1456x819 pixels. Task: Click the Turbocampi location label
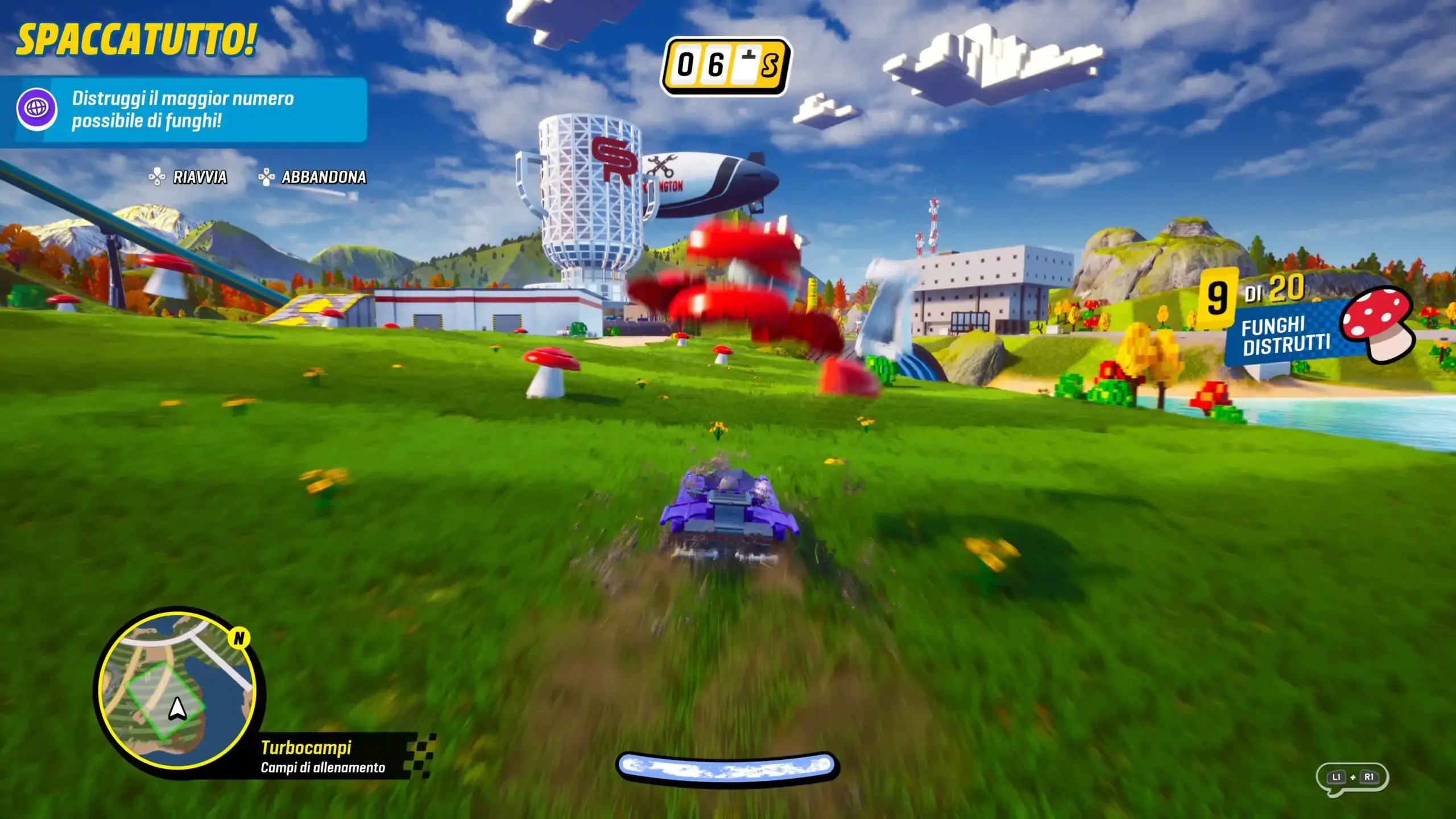[x=306, y=747]
